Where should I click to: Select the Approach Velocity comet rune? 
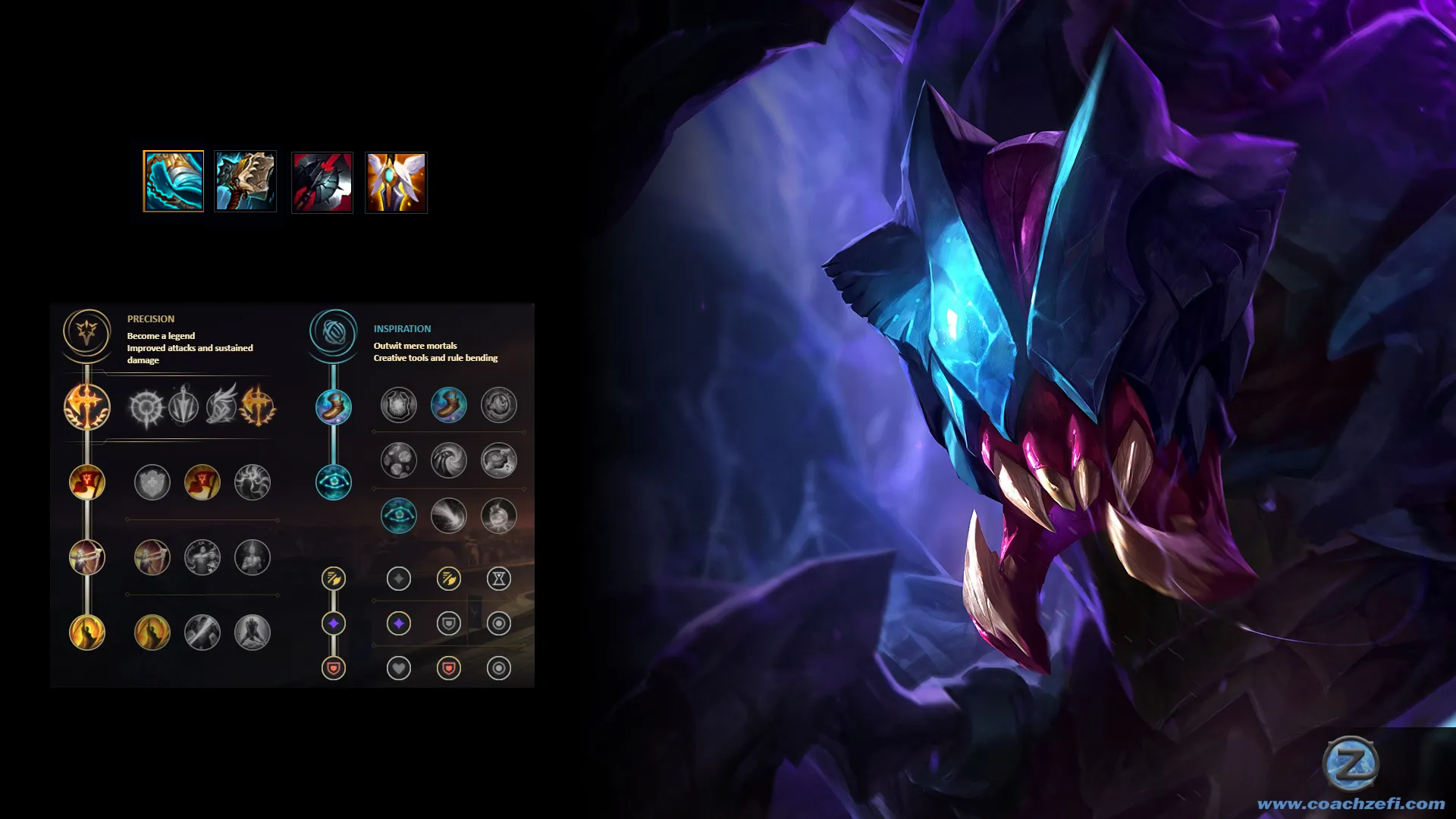point(449,516)
